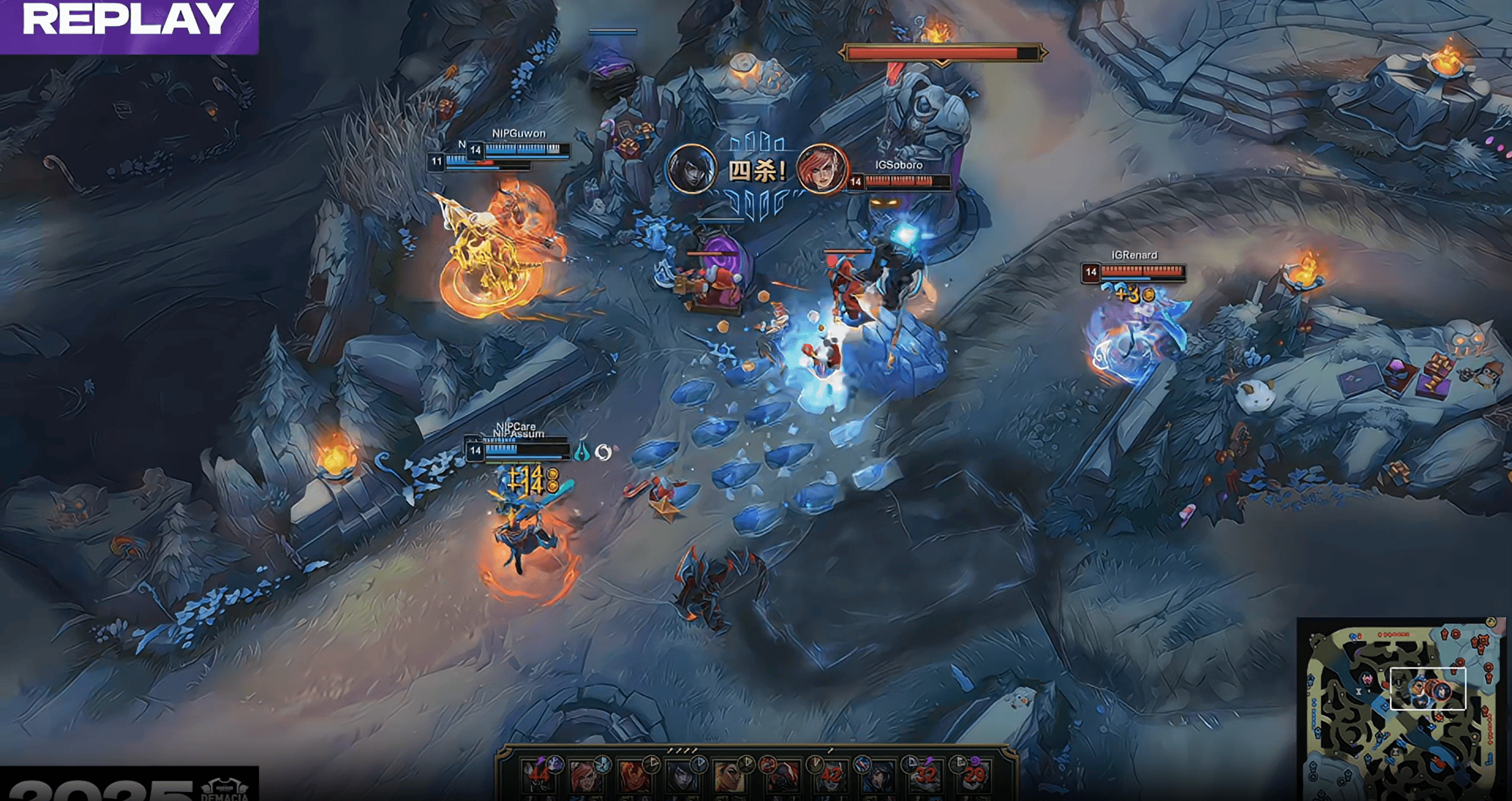
Task: Click the round gold button at the minimap corner
Action: 1491,622
